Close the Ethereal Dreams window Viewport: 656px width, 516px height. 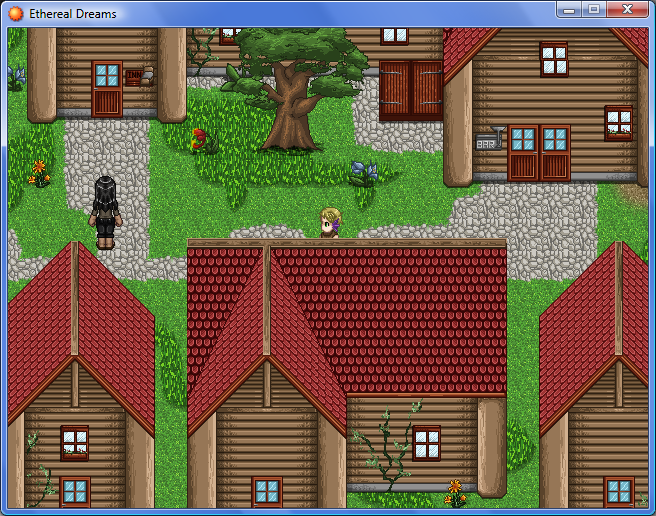(x=627, y=10)
